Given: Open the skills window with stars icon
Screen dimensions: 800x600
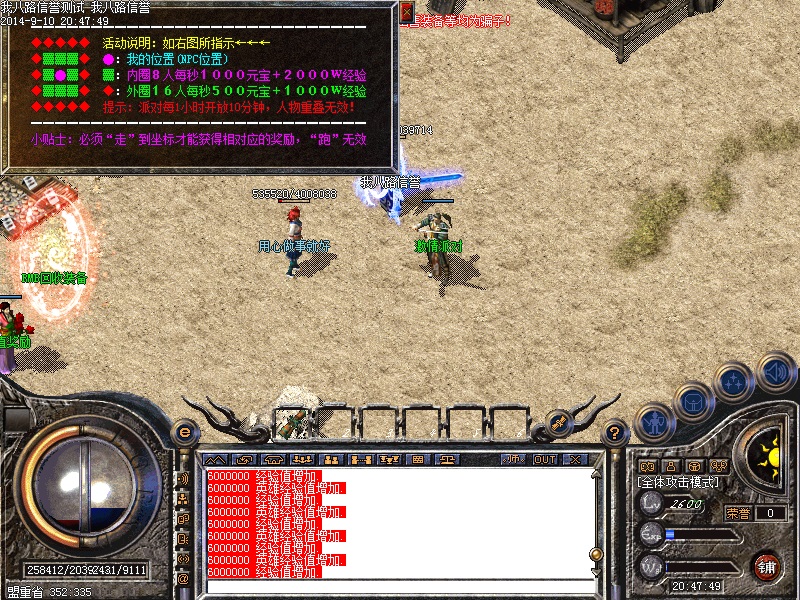Looking at the screenshot, I should pos(734,381).
